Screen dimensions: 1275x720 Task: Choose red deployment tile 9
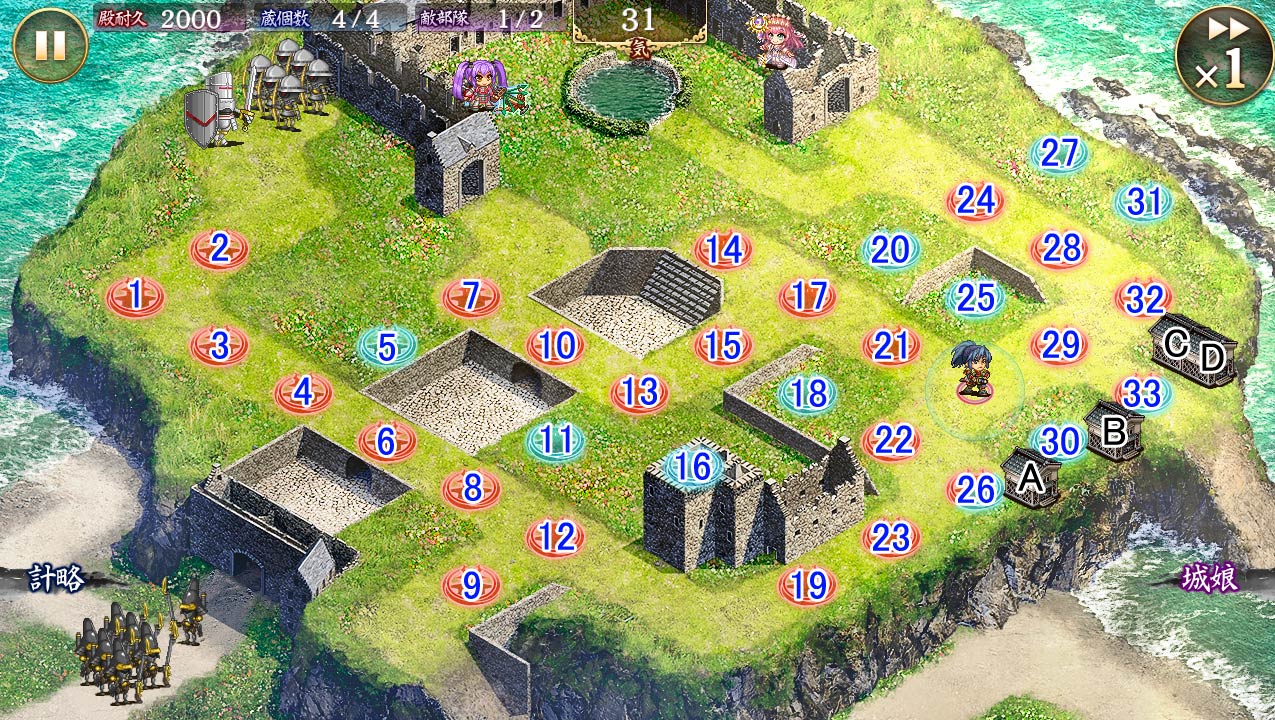(471, 585)
